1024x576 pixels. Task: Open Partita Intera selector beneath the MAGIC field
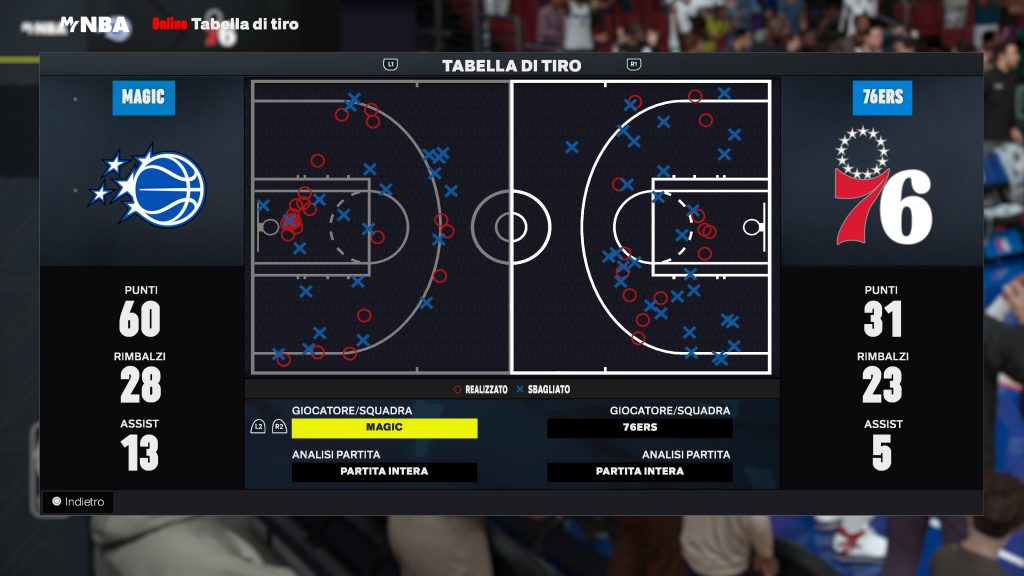384,472
